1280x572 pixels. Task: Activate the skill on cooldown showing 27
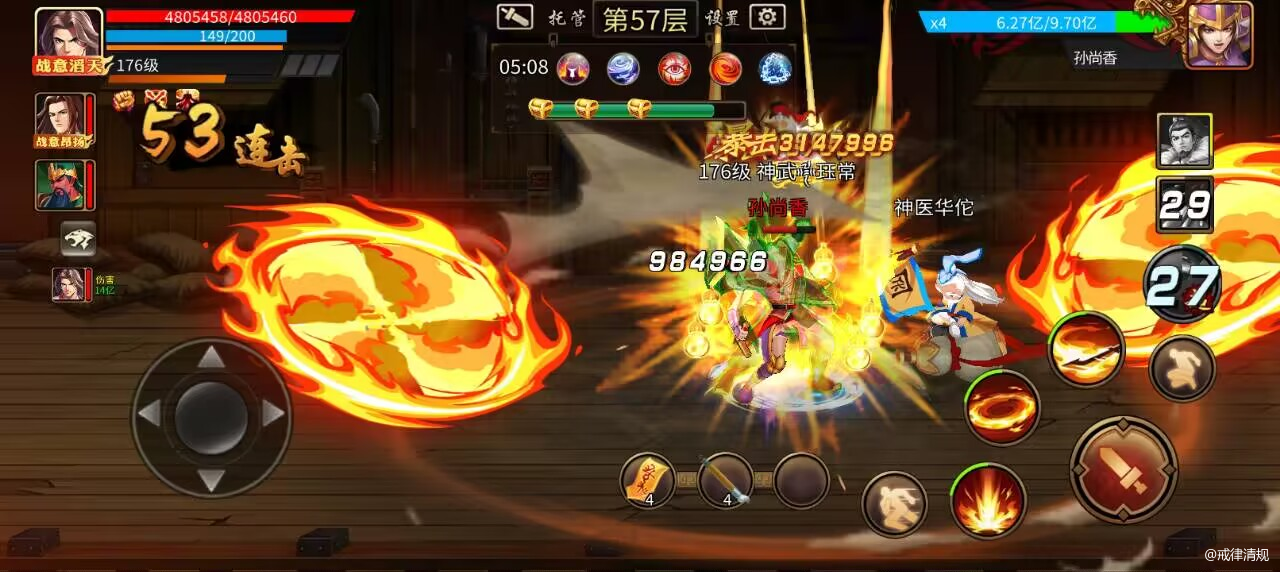pos(1182,285)
